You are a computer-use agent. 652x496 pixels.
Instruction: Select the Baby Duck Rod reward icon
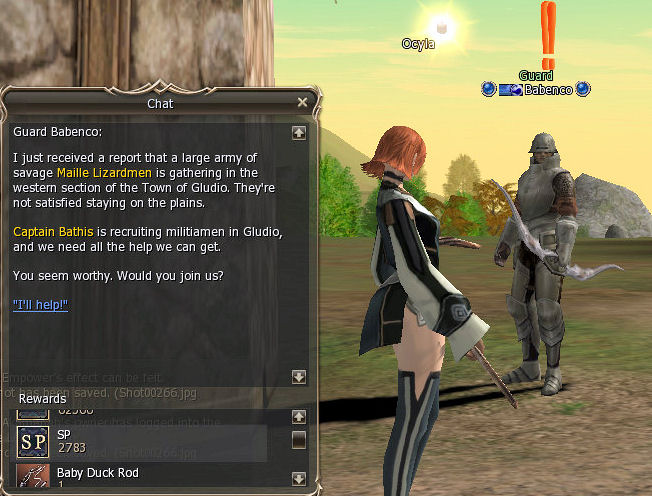pos(33,478)
